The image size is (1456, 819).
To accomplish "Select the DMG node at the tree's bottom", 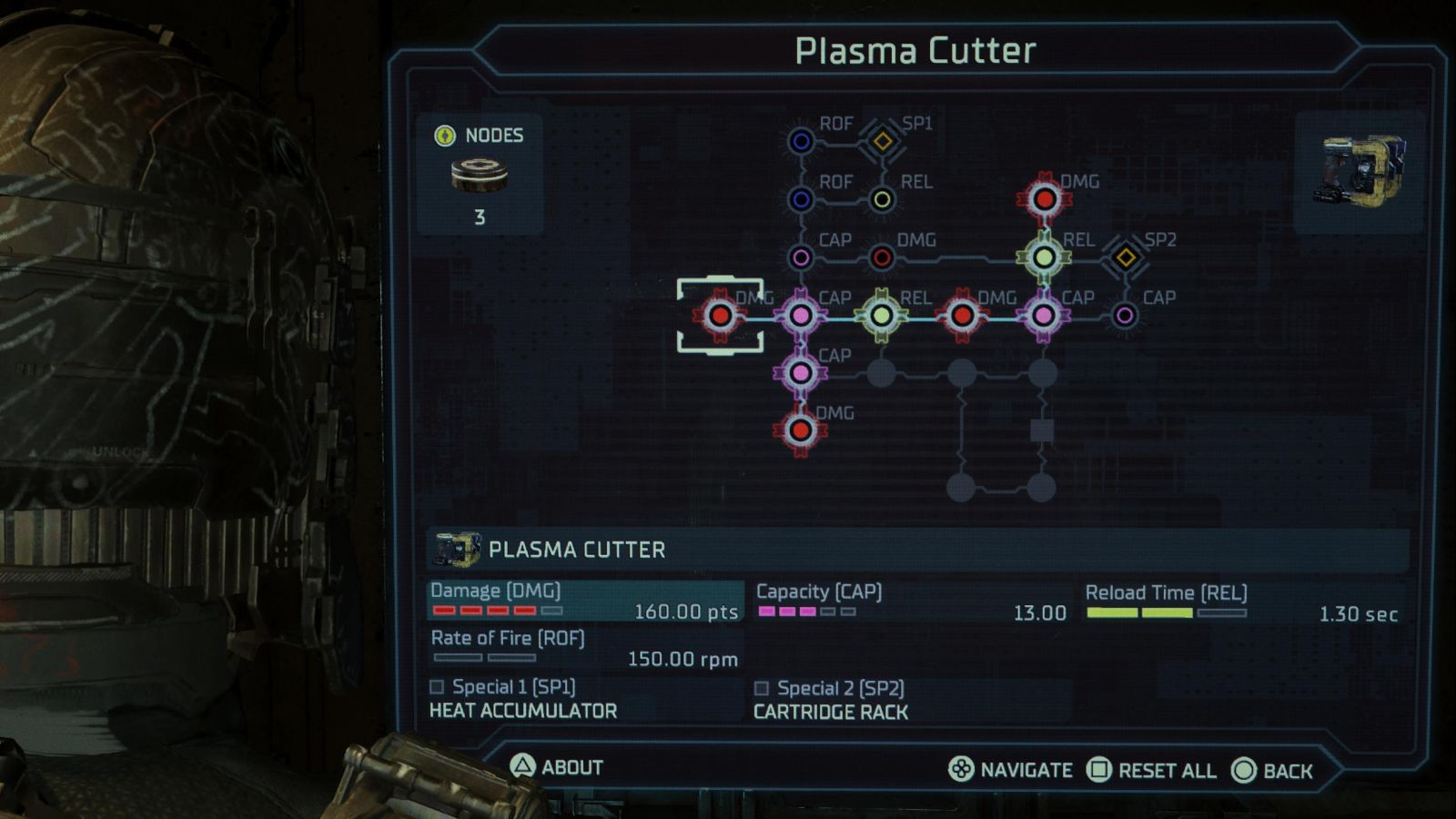I will click(801, 430).
